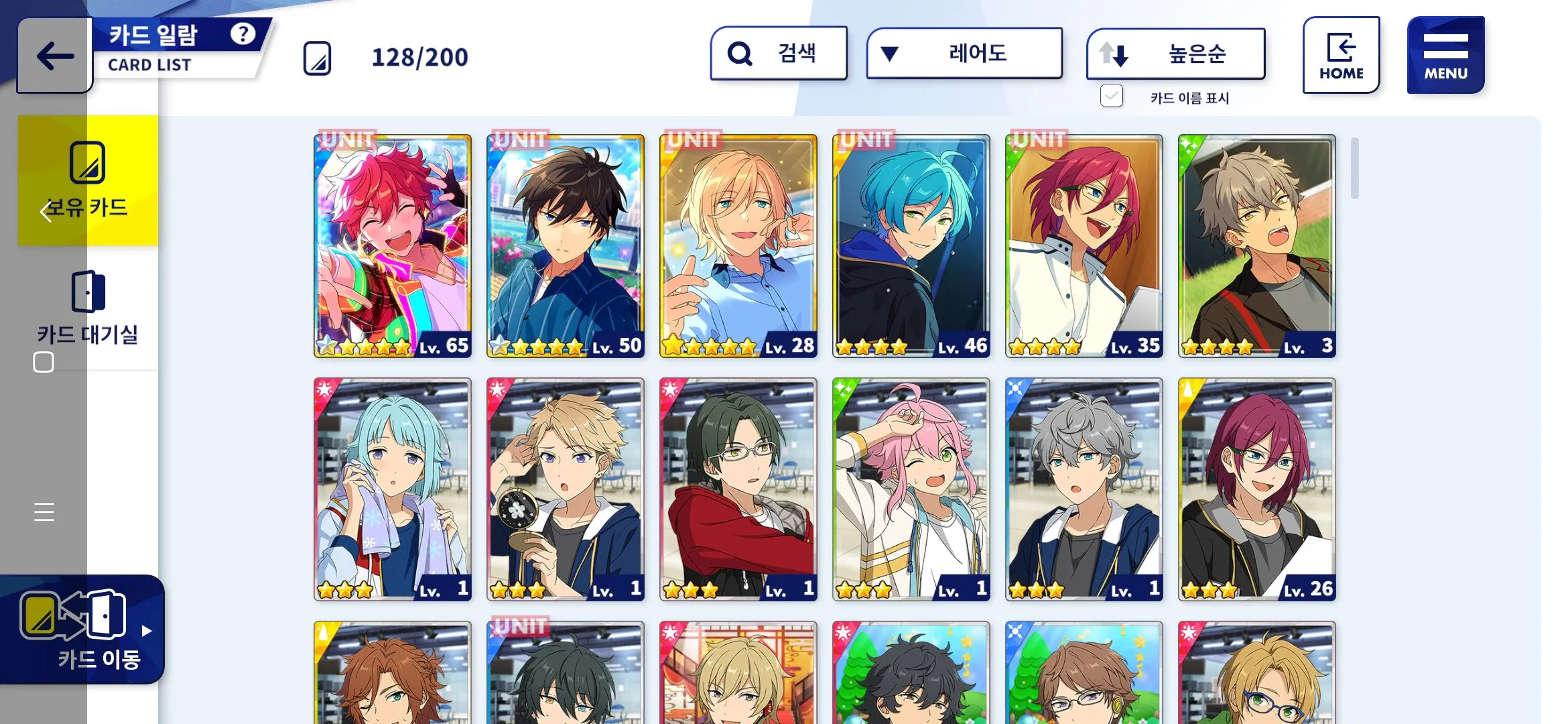Select the gray-haired Lv. 3 card
Viewport: 1568px width, 724px height.
(x=1257, y=246)
